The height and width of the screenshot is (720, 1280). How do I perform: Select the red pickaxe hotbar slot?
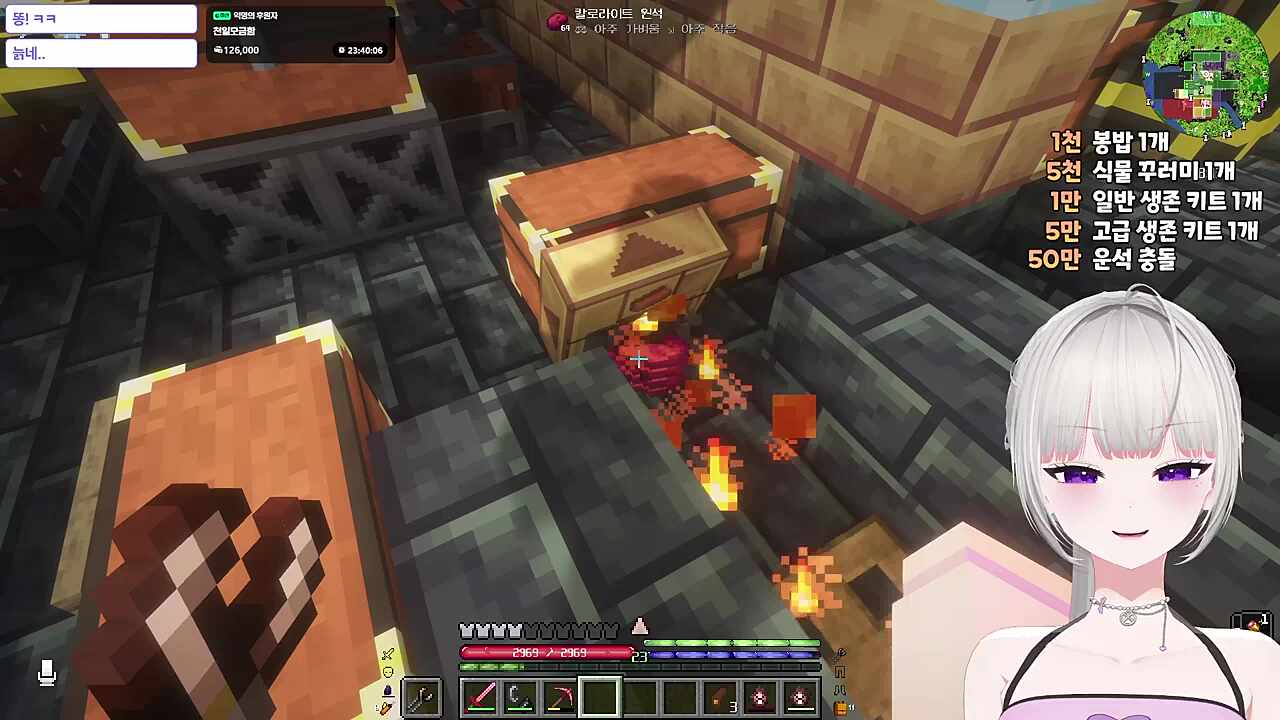559,696
